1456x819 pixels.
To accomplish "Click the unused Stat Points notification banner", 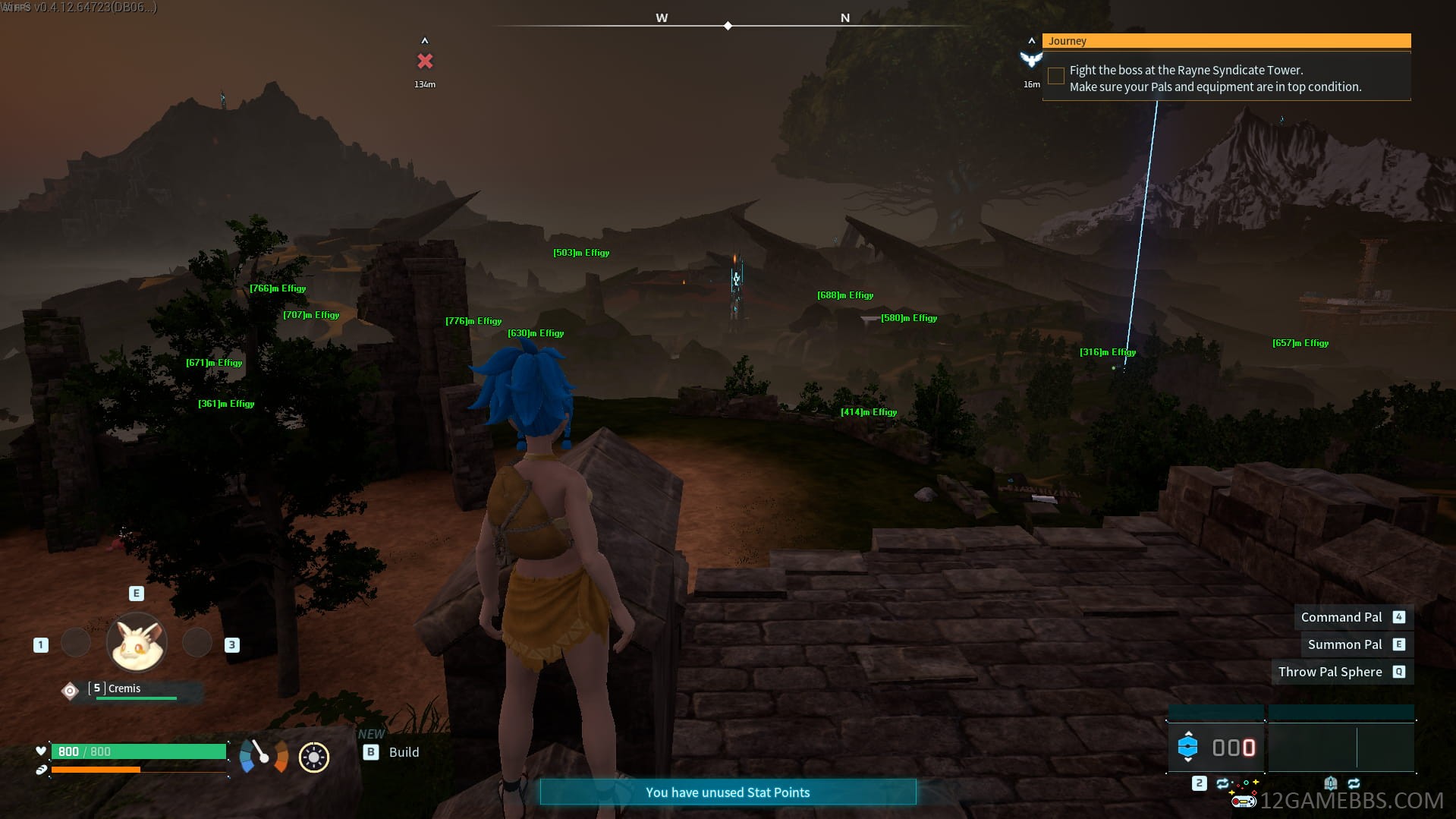I will 728,792.
